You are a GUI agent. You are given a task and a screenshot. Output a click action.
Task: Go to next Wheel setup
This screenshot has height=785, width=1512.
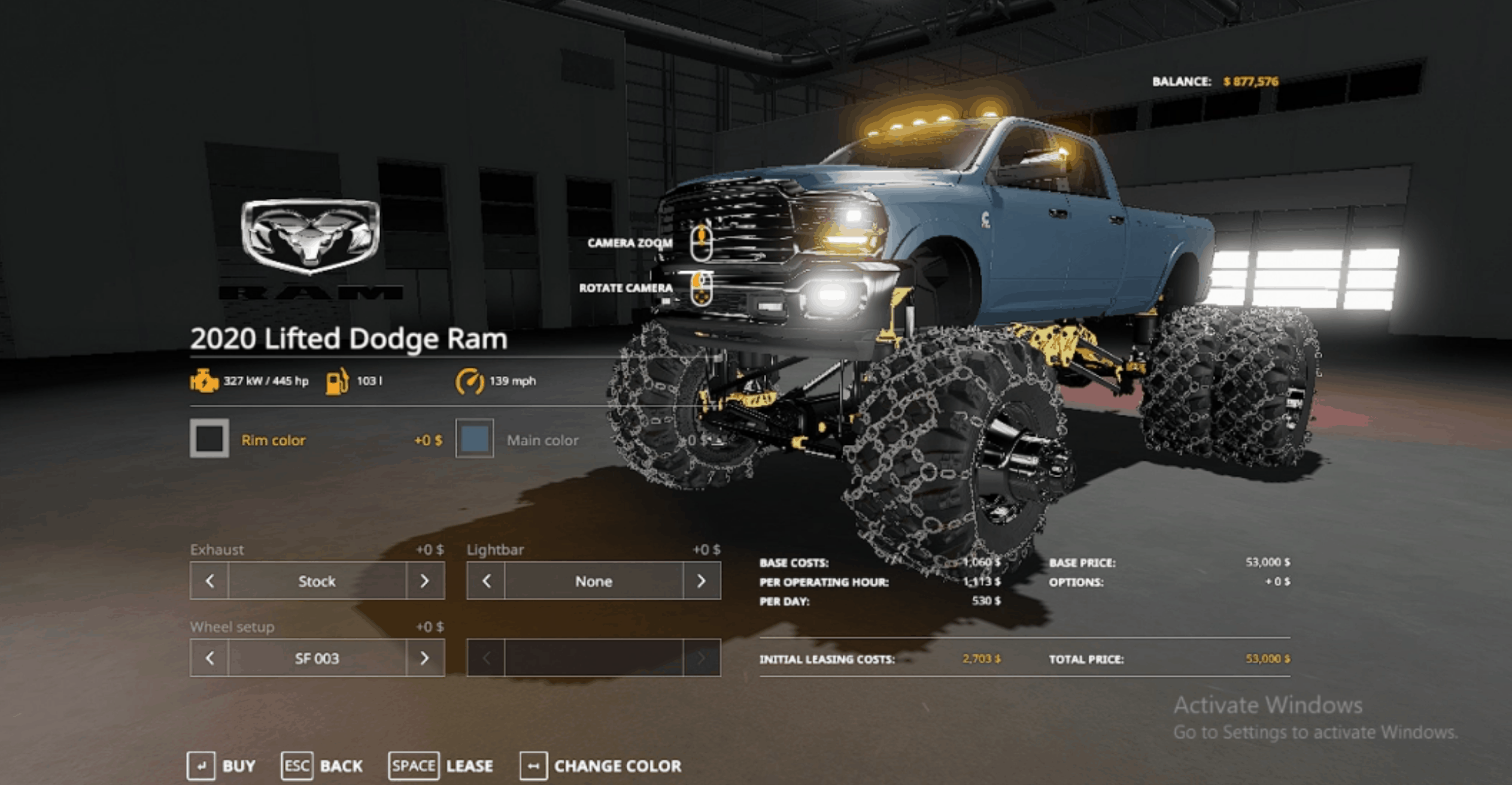(x=424, y=658)
